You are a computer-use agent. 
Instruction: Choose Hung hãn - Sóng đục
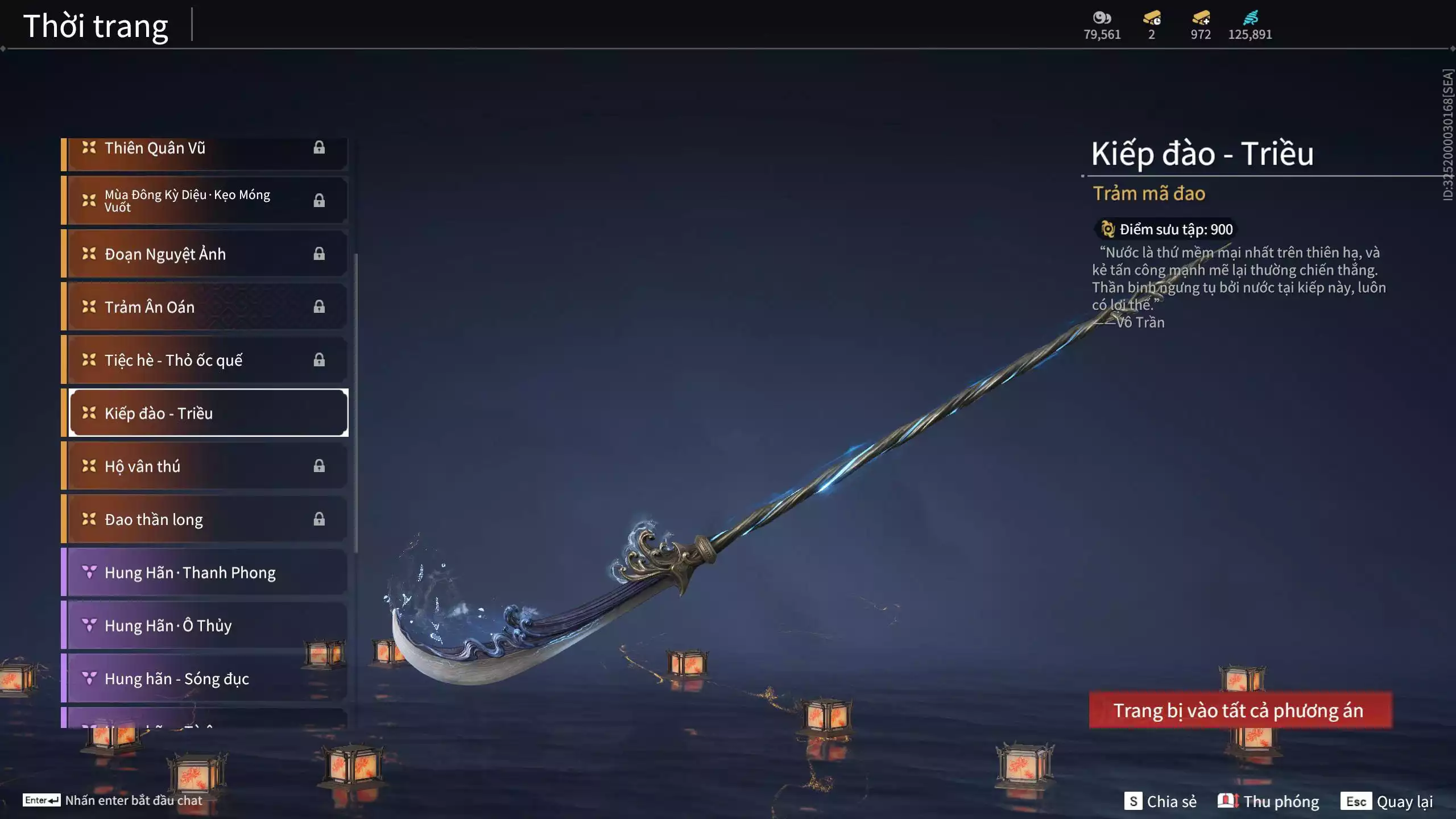[x=205, y=678]
